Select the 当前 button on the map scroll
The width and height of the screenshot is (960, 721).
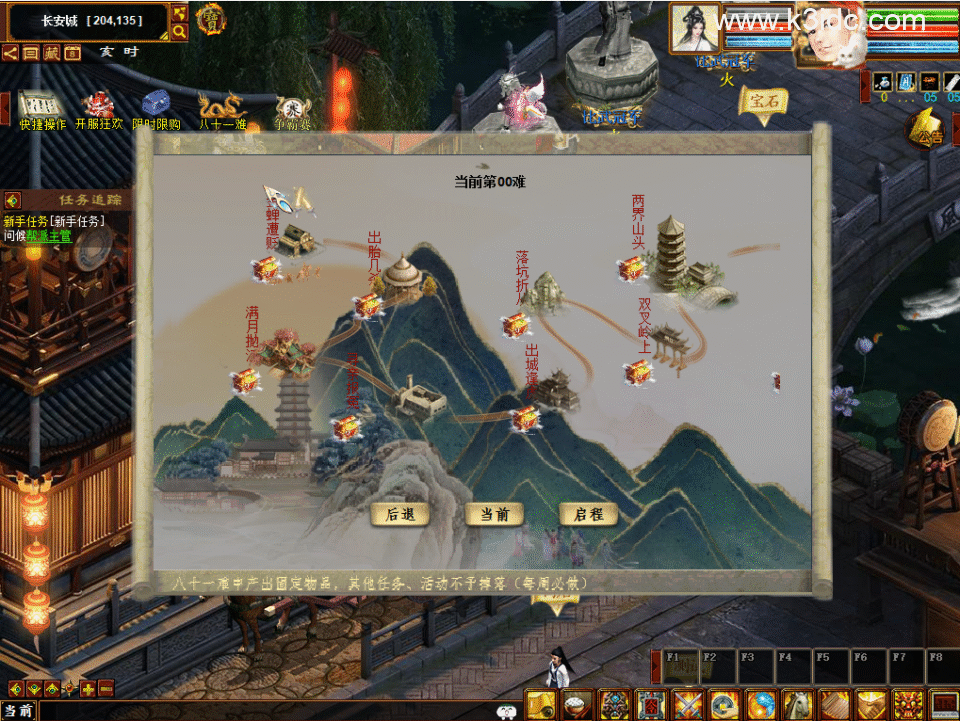494,514
